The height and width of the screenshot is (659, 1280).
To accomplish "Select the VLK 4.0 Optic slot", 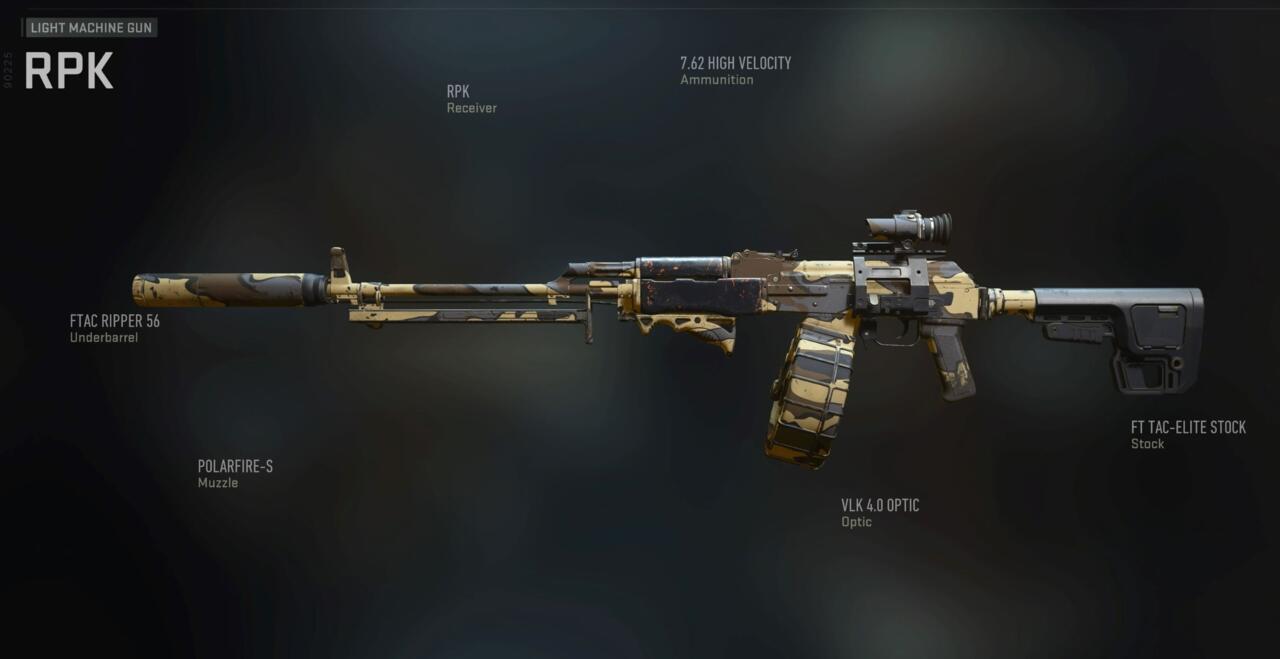I will pos(880,512).
